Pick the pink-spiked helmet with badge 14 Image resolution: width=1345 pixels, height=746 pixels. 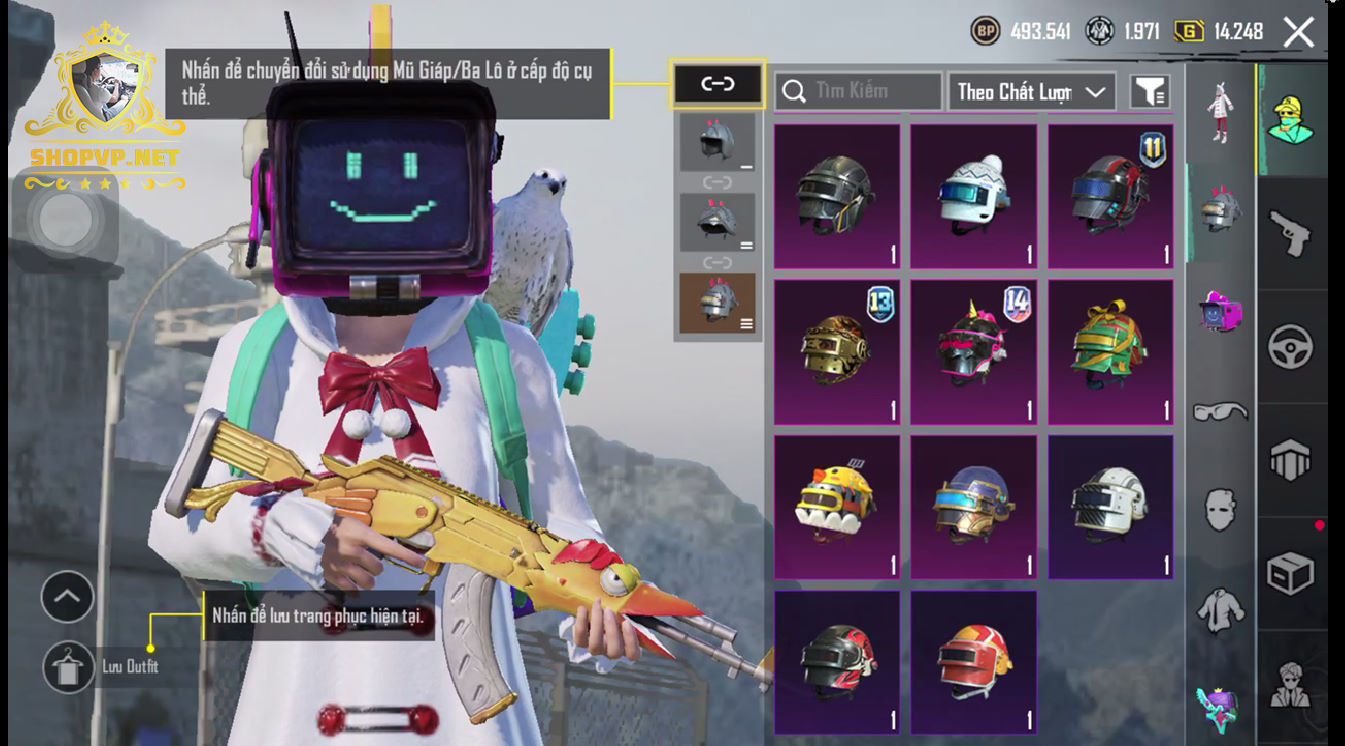973,351
